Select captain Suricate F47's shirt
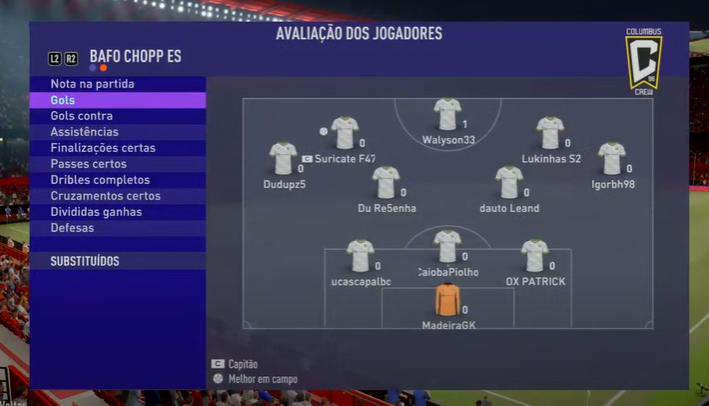This screenshot has height=406, width=709. click(345, 133)
